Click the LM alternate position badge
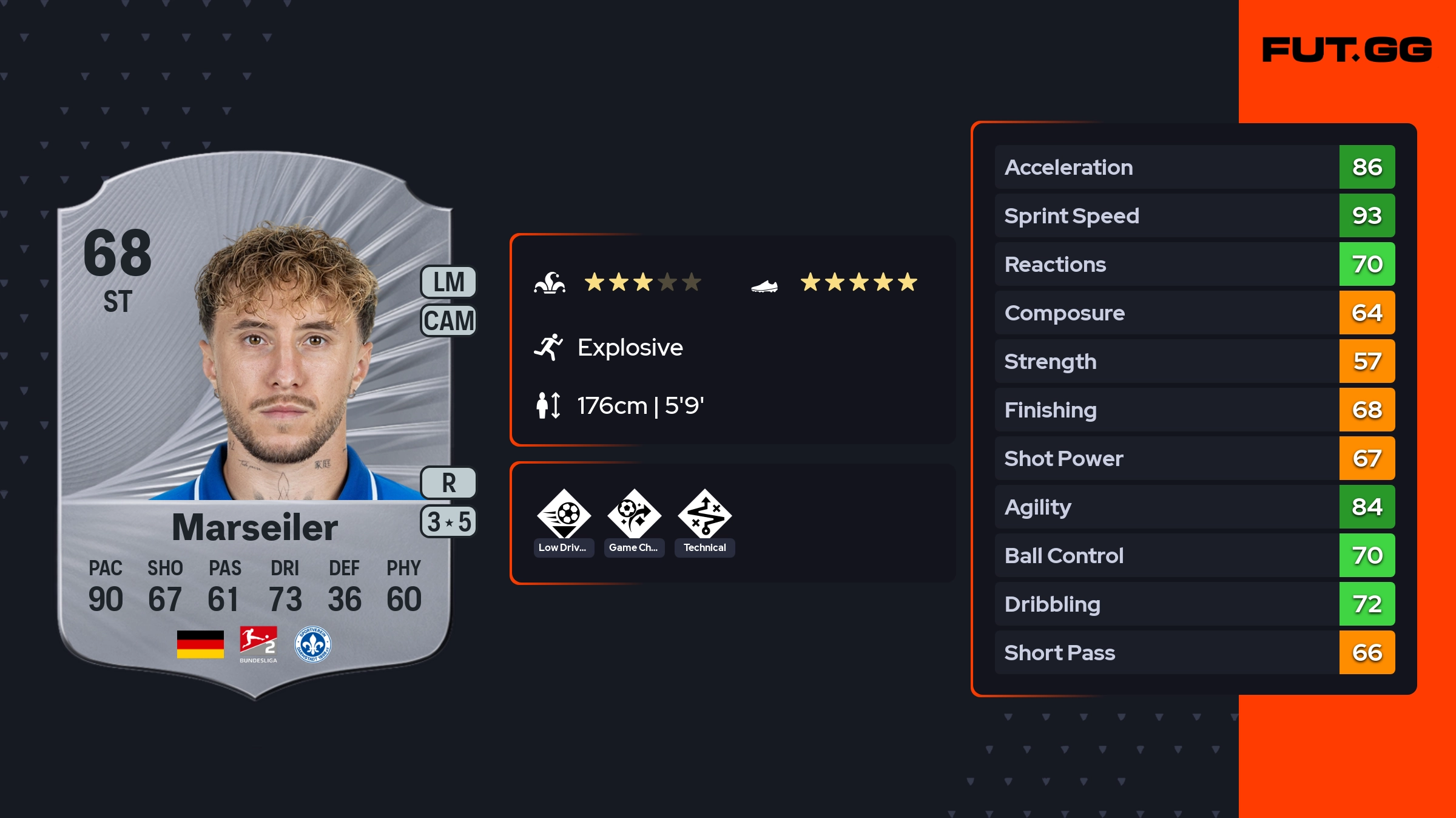The image size is (1456, 818). click(448, 282)
